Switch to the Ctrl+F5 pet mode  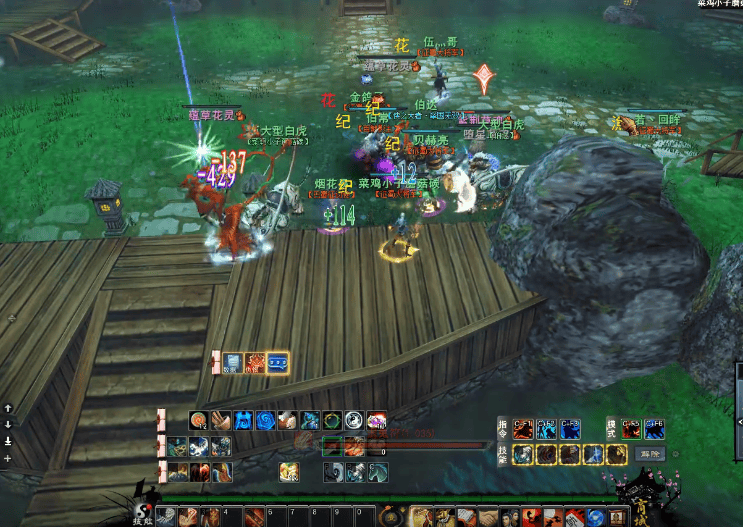click(x=630, y=429)
